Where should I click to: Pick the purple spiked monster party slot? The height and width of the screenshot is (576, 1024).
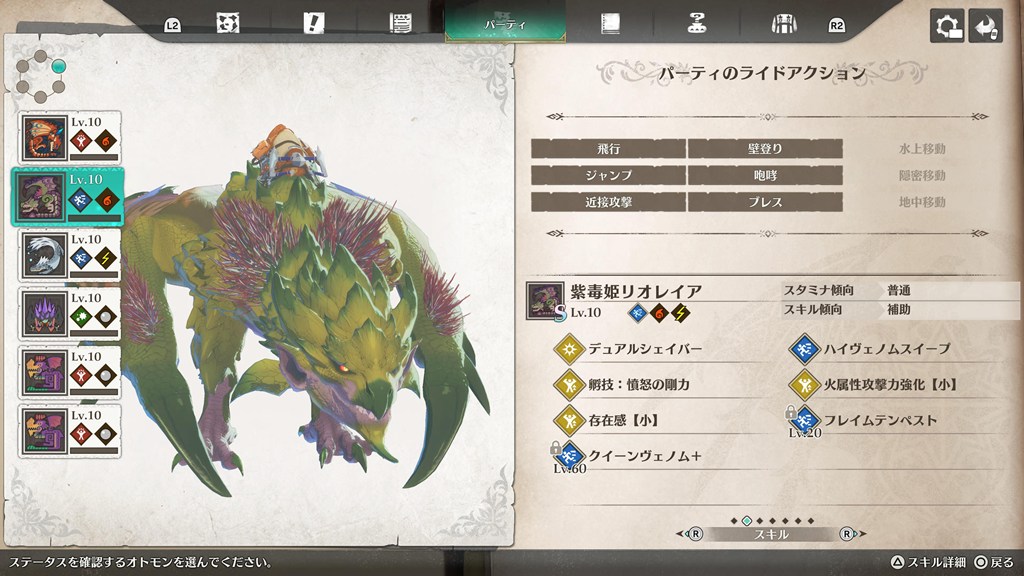tap(70, 313)
